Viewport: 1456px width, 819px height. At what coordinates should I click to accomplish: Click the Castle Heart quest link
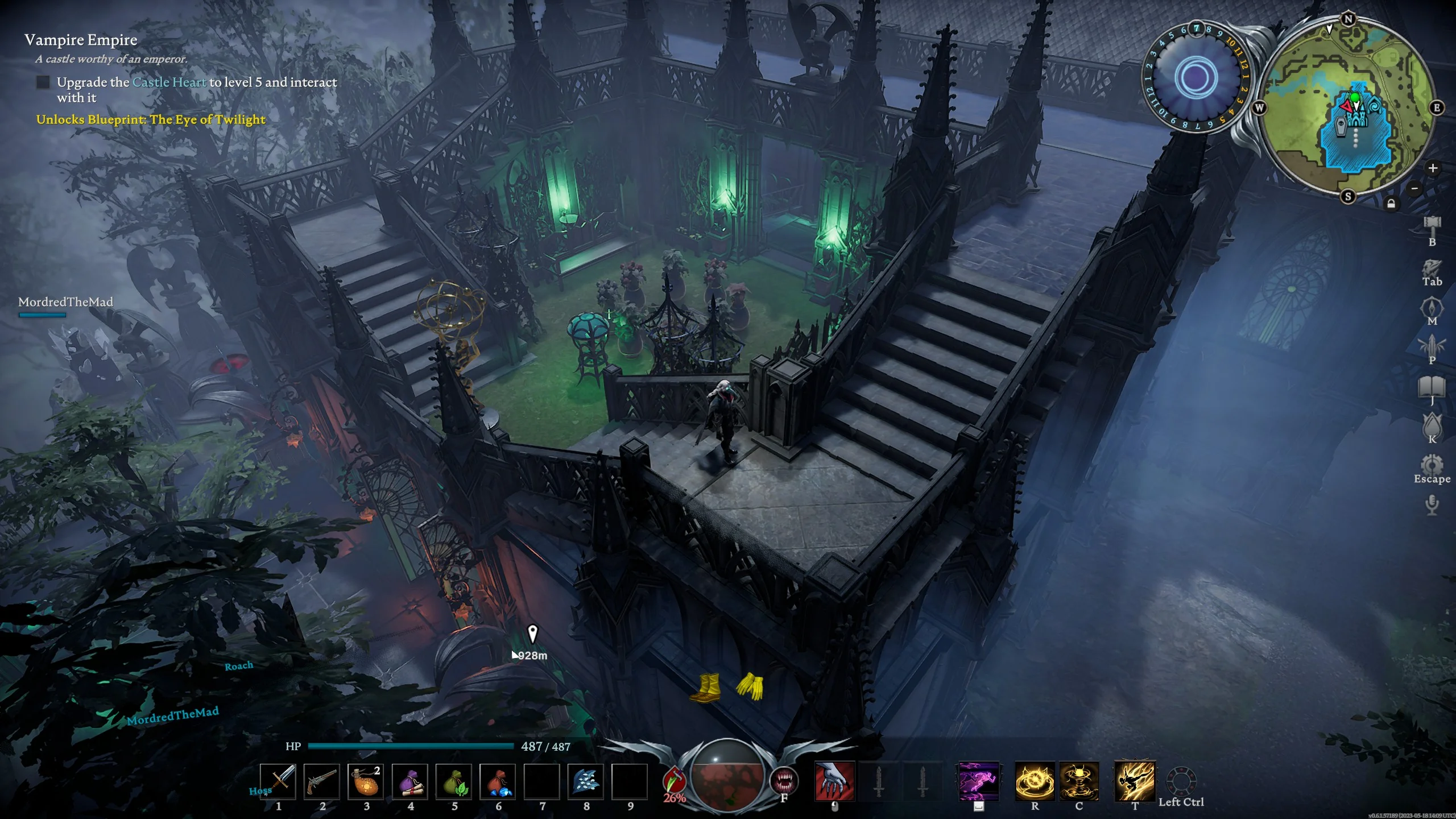pyautogui.click(x=169, y=82)
